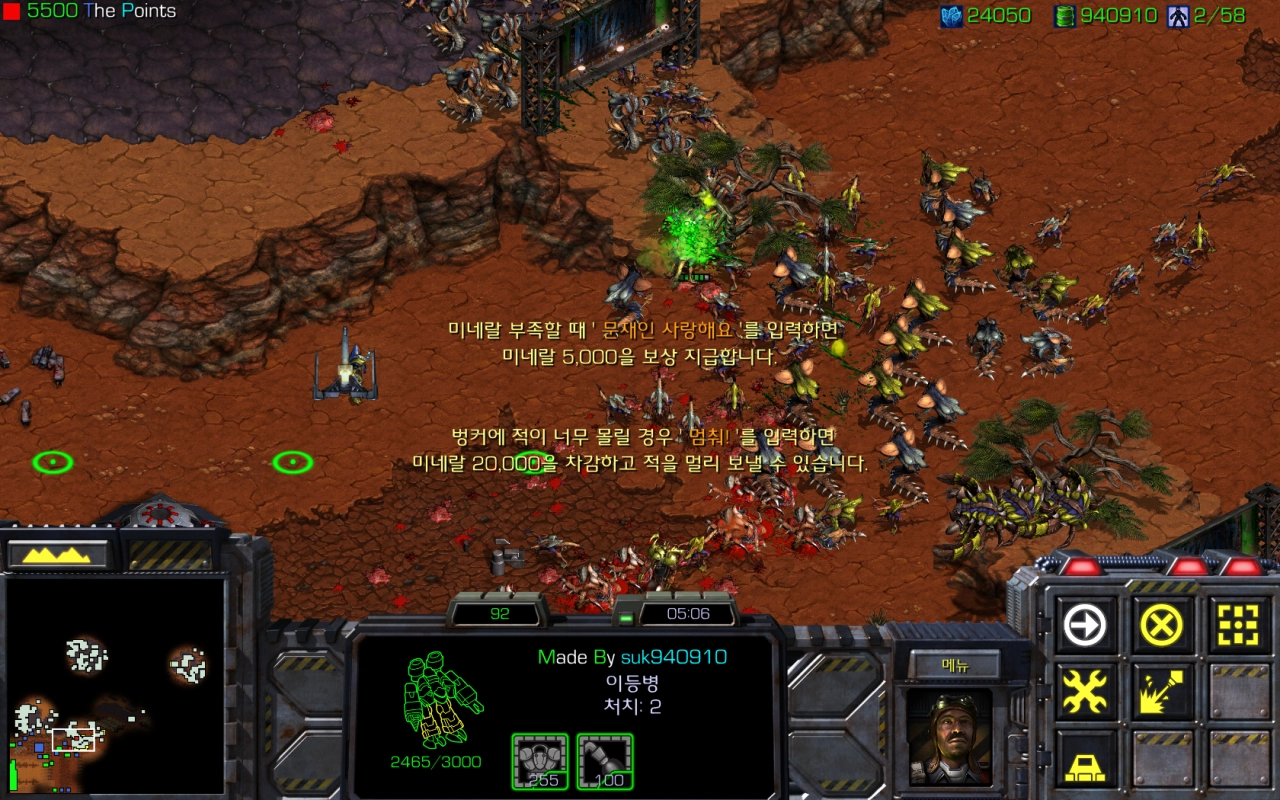
Task: Select the armor icon showing 255
Action: [540, 761]
